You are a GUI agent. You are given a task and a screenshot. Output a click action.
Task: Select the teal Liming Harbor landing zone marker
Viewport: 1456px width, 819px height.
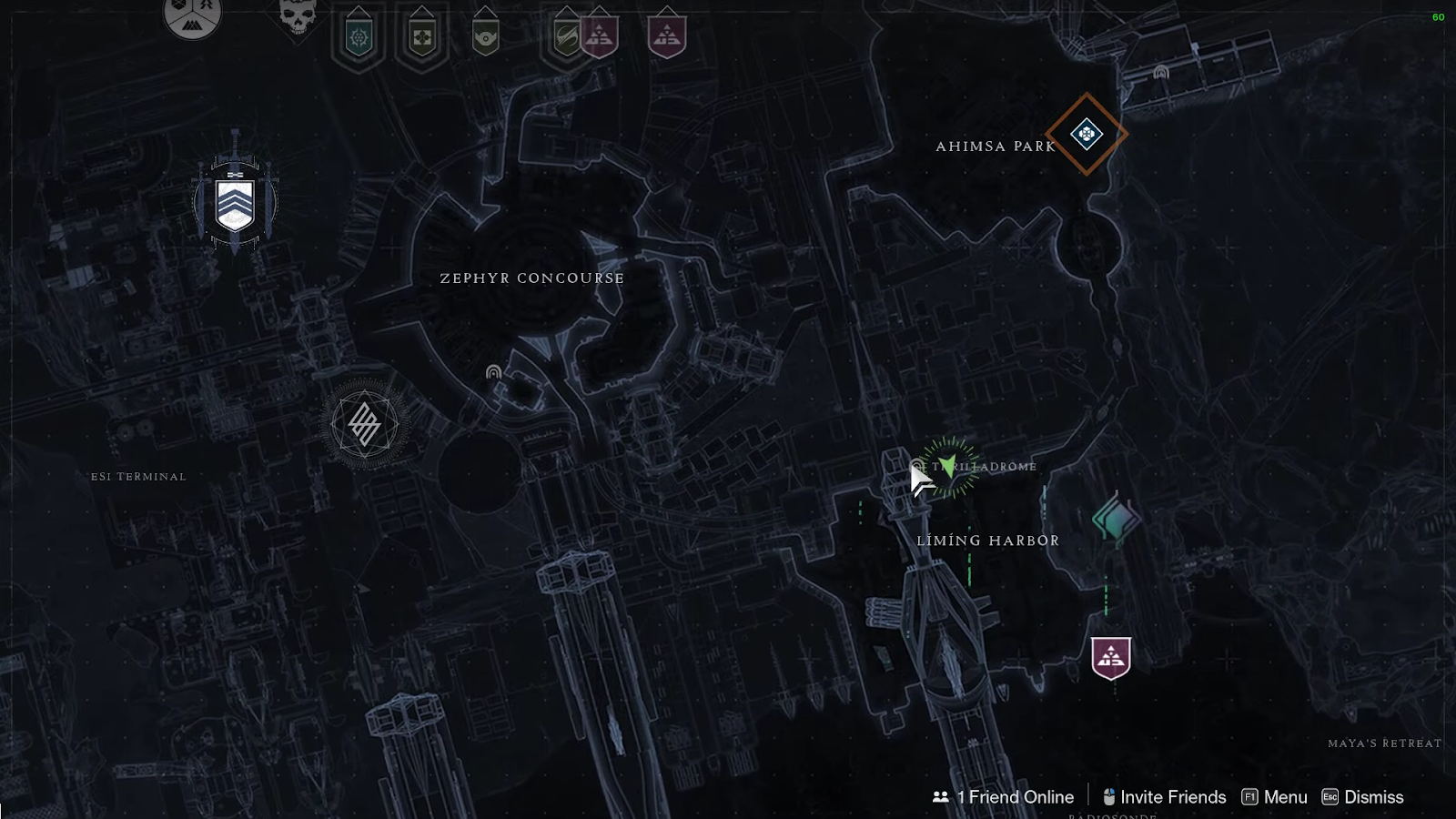point(1115,521)
